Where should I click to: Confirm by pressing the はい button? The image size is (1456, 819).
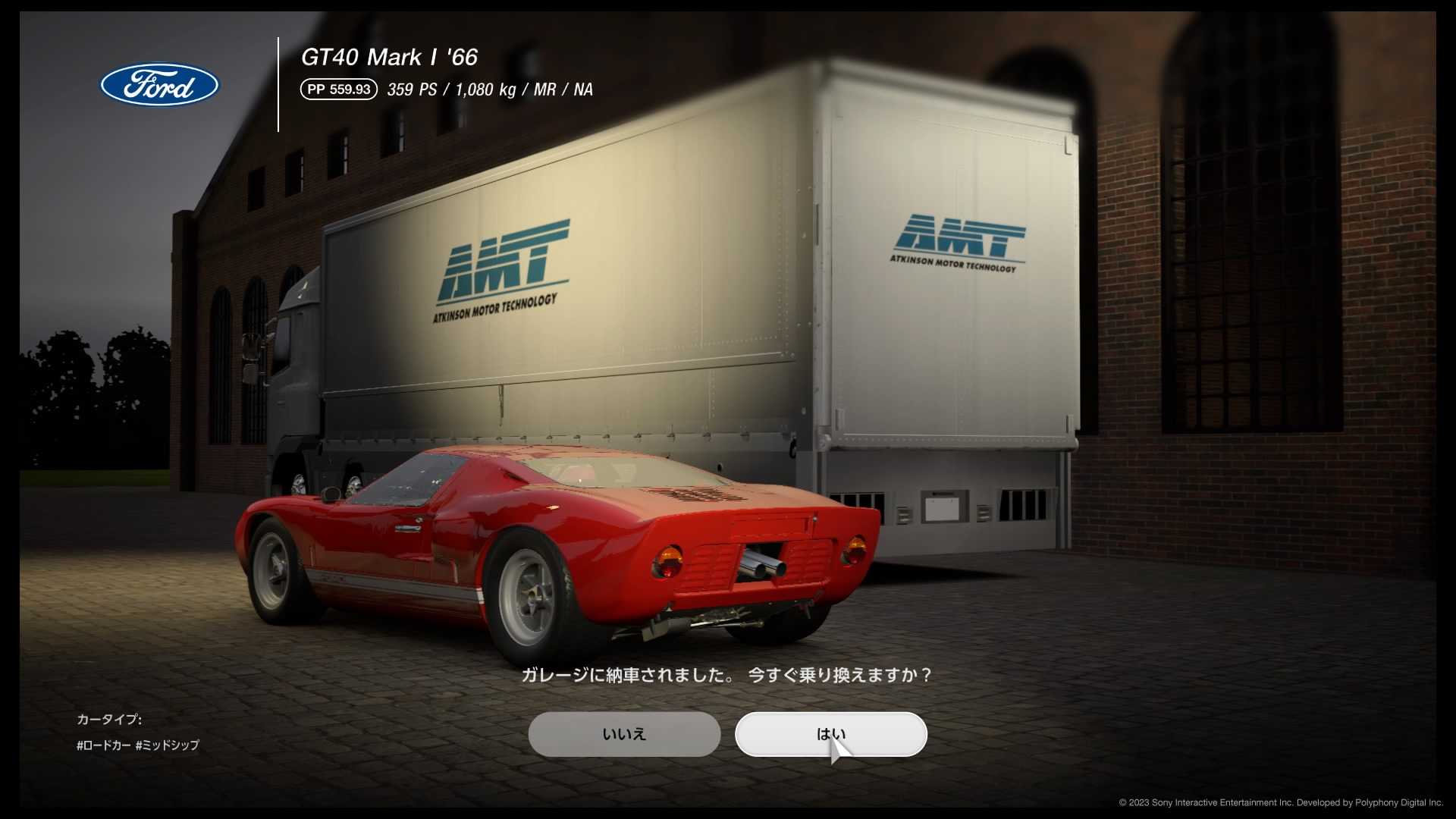[x=830, y=733]
